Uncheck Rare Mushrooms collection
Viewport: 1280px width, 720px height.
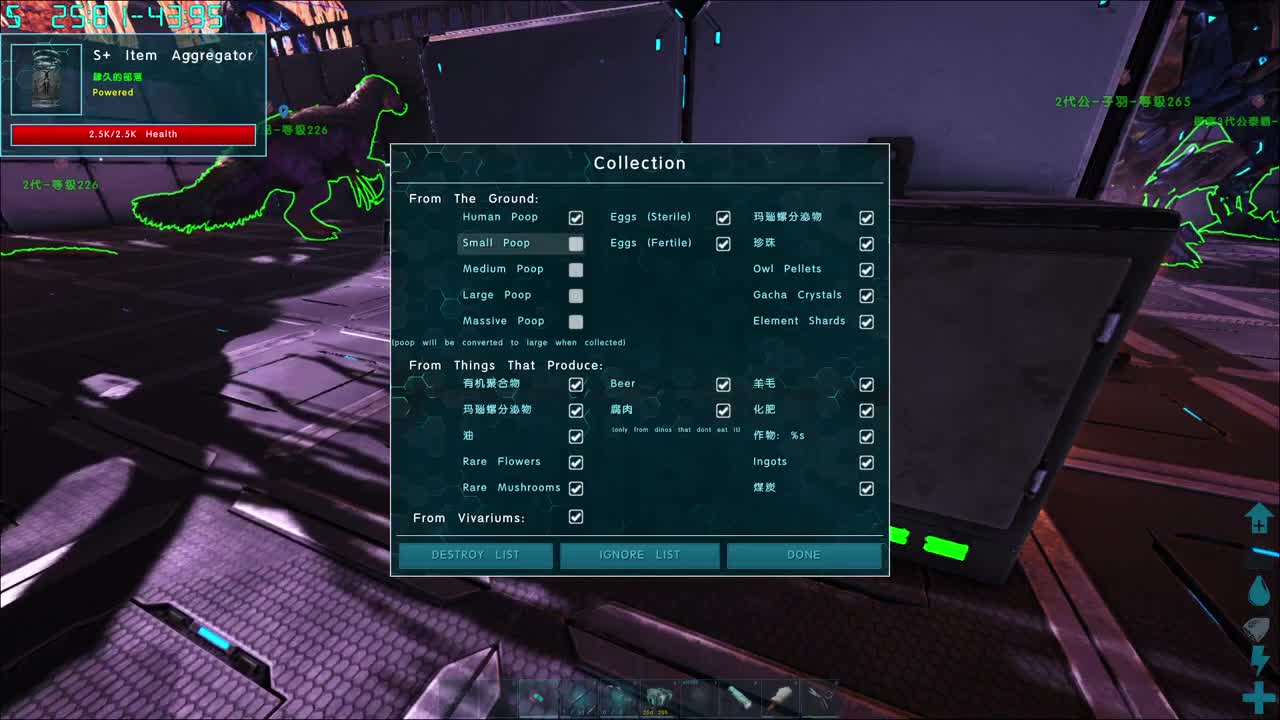coord(576,489)
